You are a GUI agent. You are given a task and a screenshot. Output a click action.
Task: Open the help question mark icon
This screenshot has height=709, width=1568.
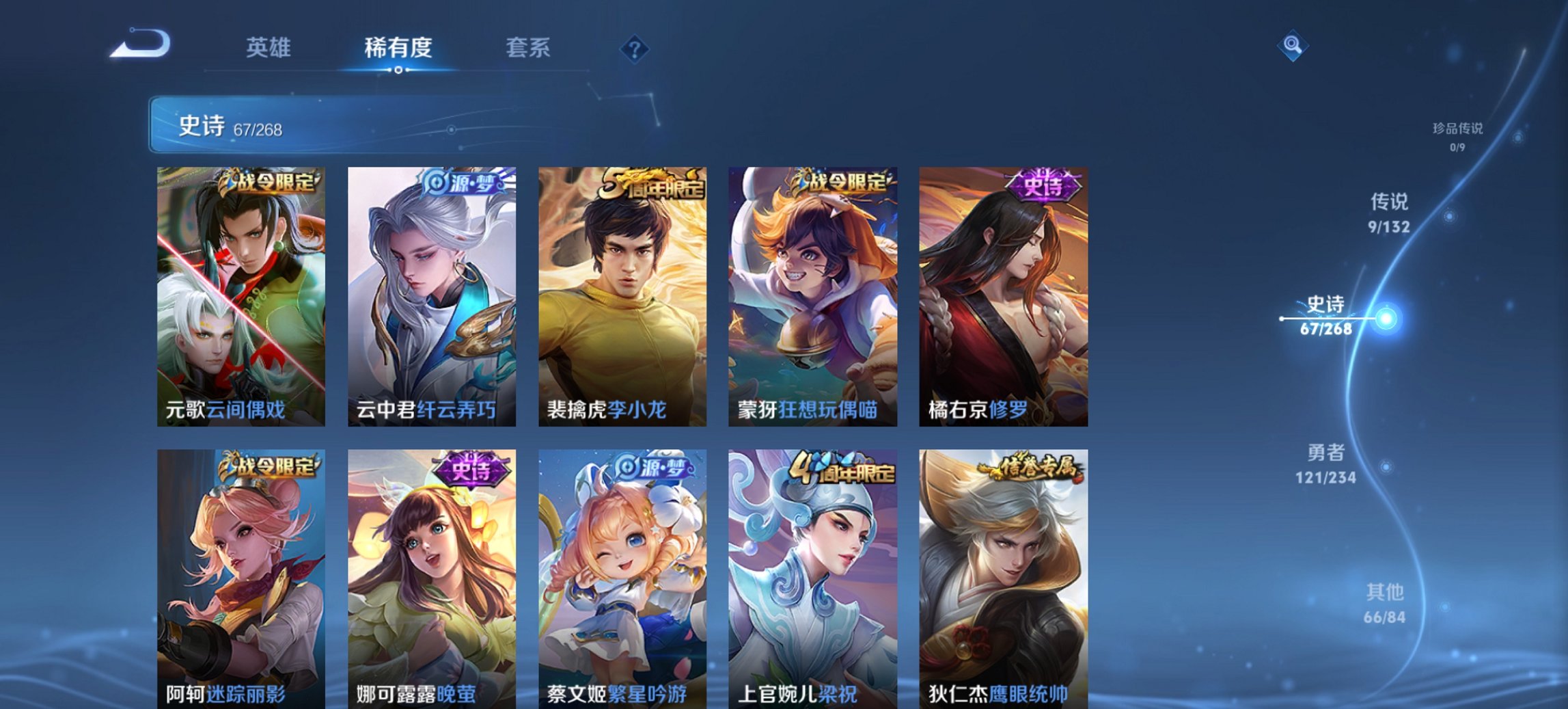point(635,48)
